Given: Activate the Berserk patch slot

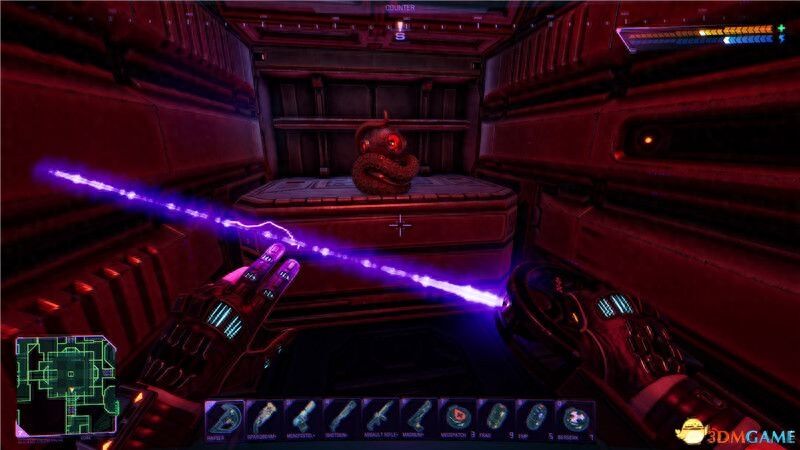Looking at the screenshot, I should click(574, 417).
